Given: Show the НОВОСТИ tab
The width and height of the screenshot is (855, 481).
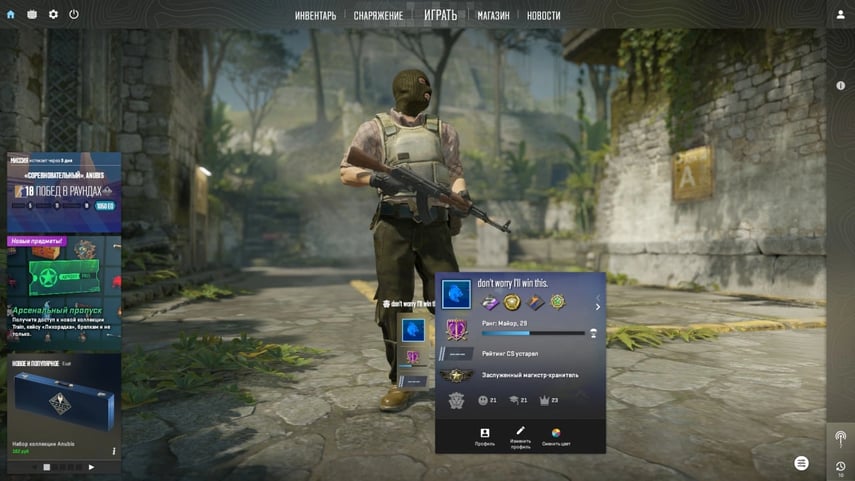Looking at the screenshot, I should point(543,16).
